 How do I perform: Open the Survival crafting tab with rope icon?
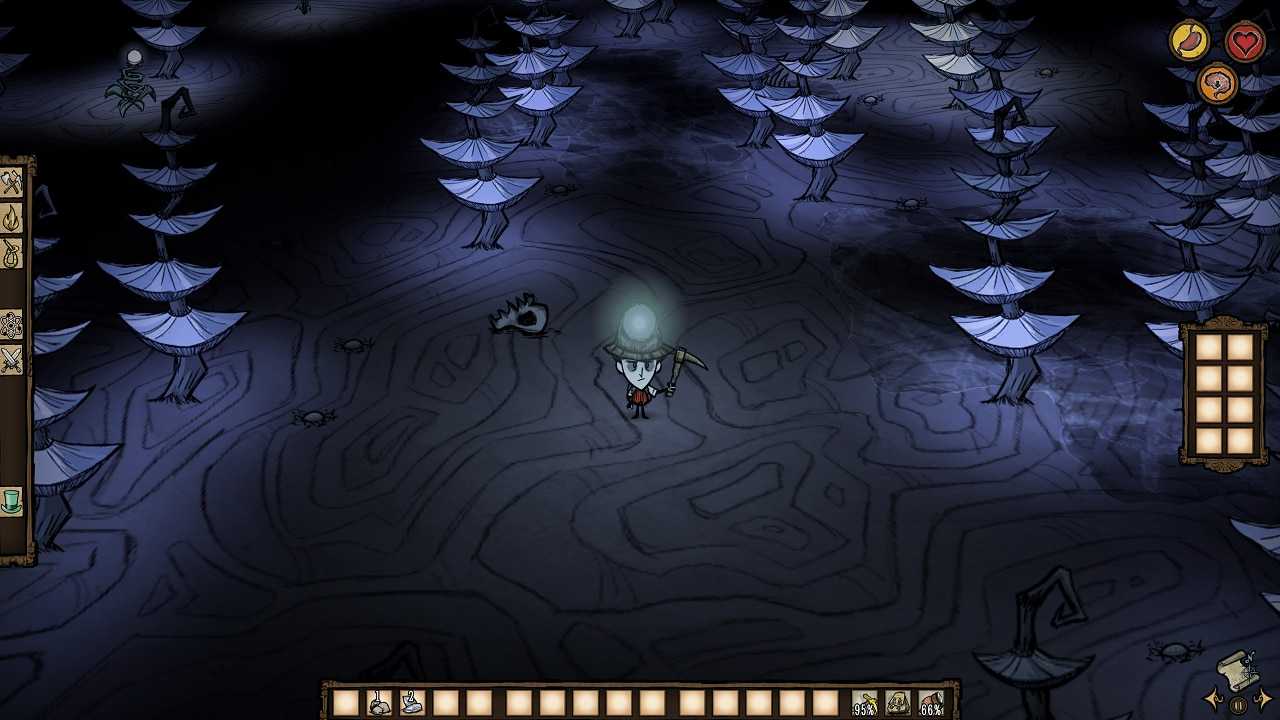click(x=11, y=253)
